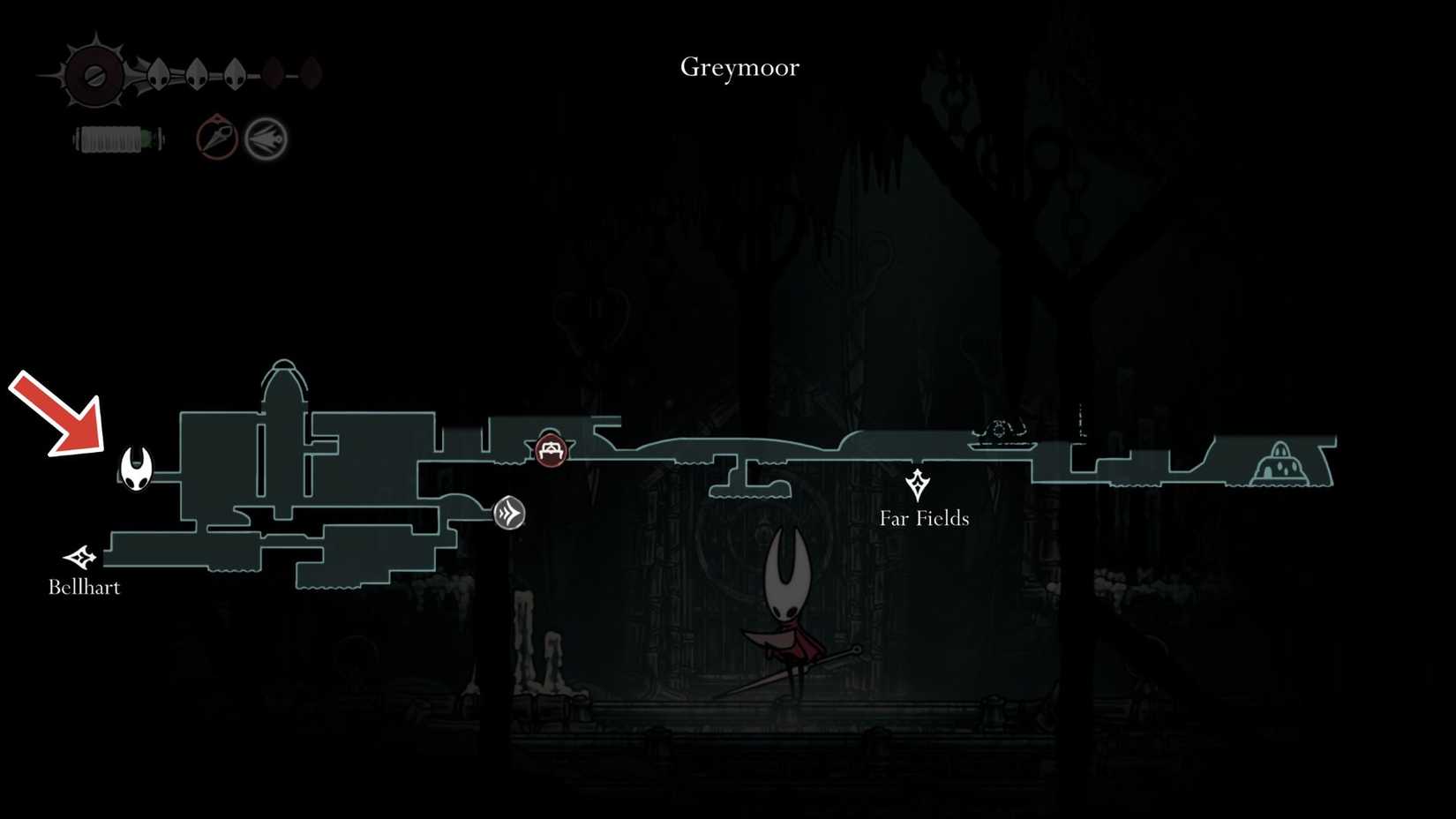Viewport: 1456px width, 819px height.
Task: Select the Far Fields exit marker
Action: [919, 484]
